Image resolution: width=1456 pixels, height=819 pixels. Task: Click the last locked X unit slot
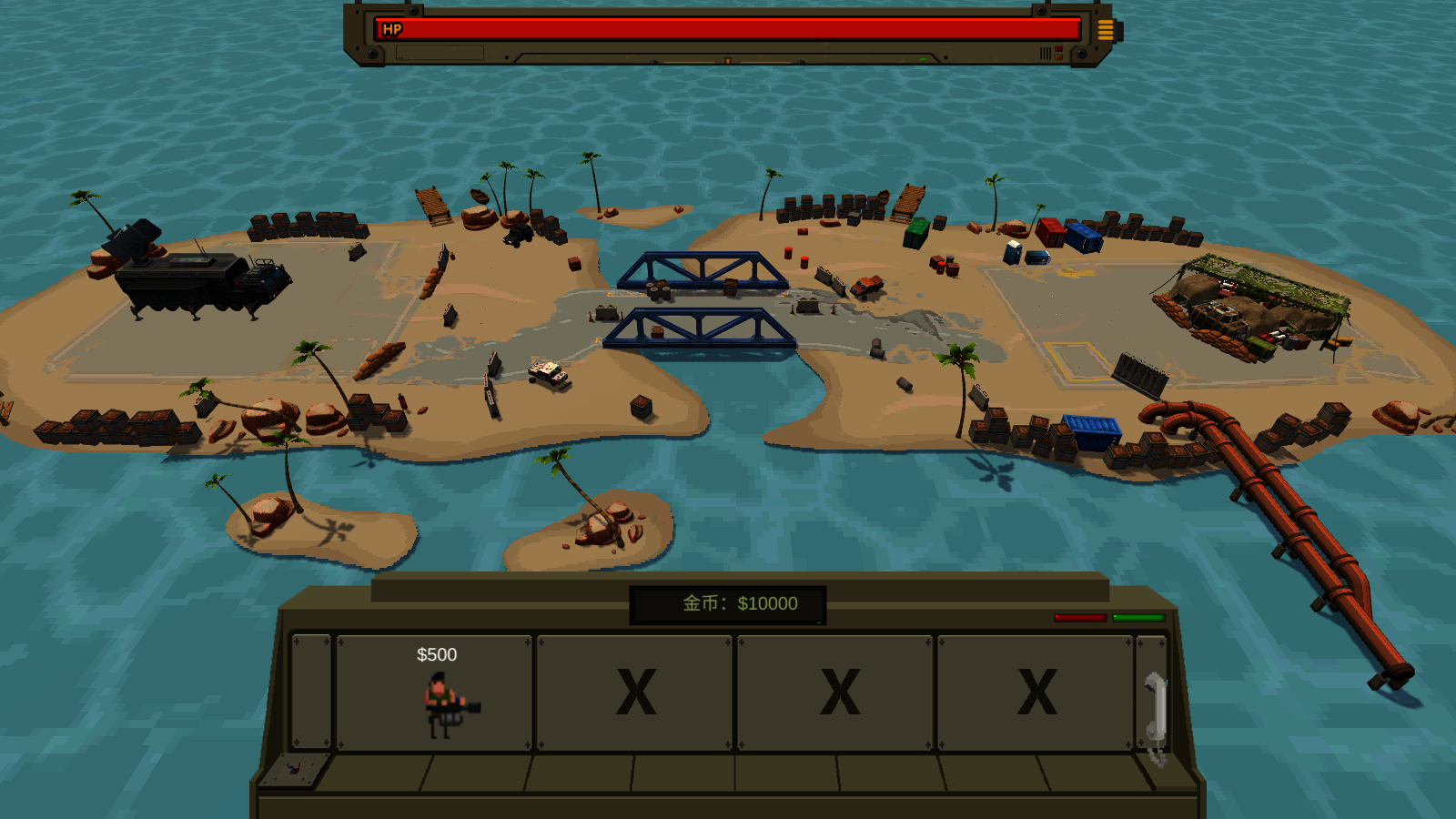pyautogui.click(x=1037, y=692)
